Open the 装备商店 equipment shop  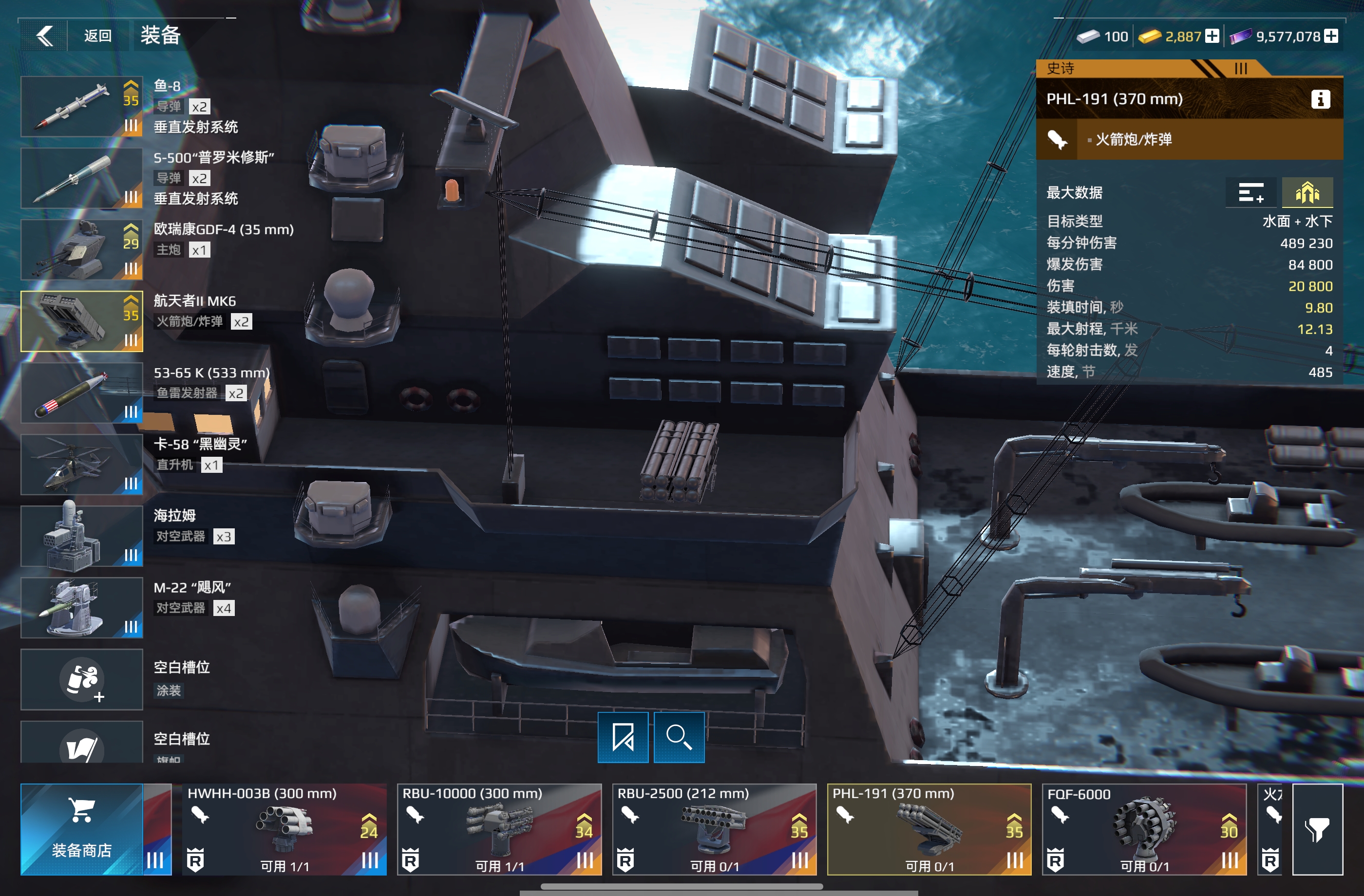(82, 829)
